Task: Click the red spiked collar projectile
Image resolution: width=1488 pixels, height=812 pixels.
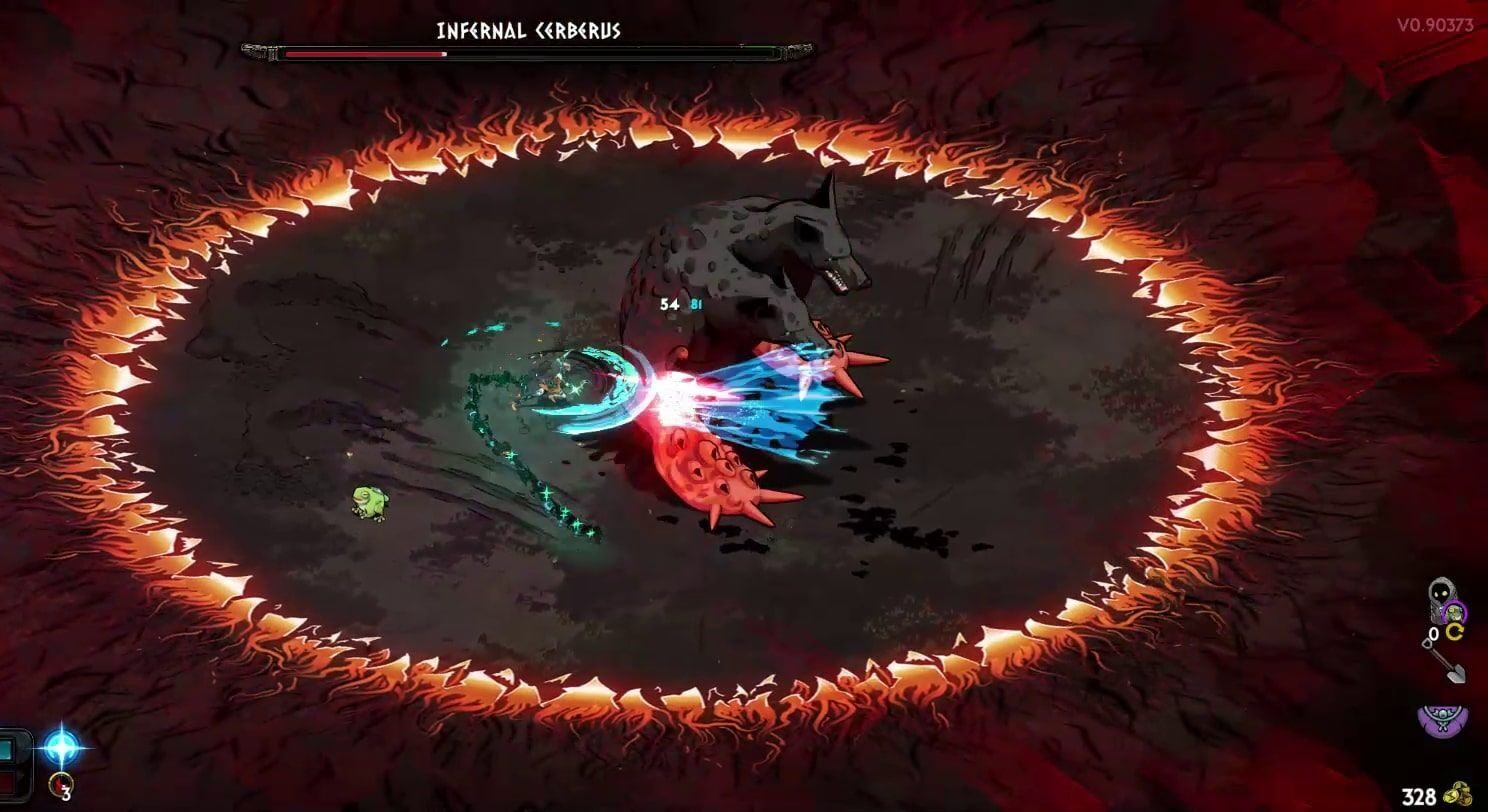Action: pyautogui.click(x=720, y=480)
